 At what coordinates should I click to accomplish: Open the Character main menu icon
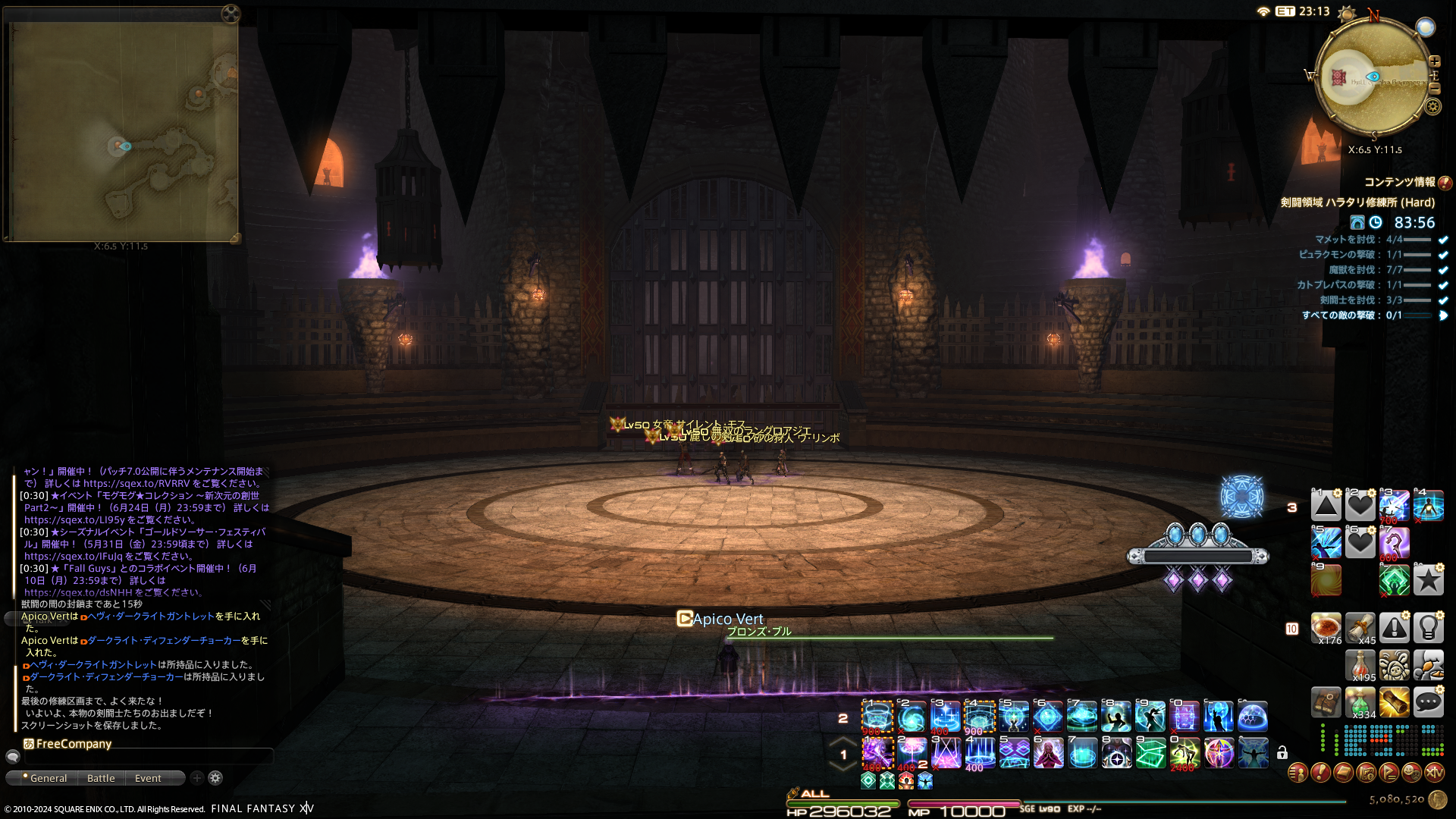tap(1298, 773)
